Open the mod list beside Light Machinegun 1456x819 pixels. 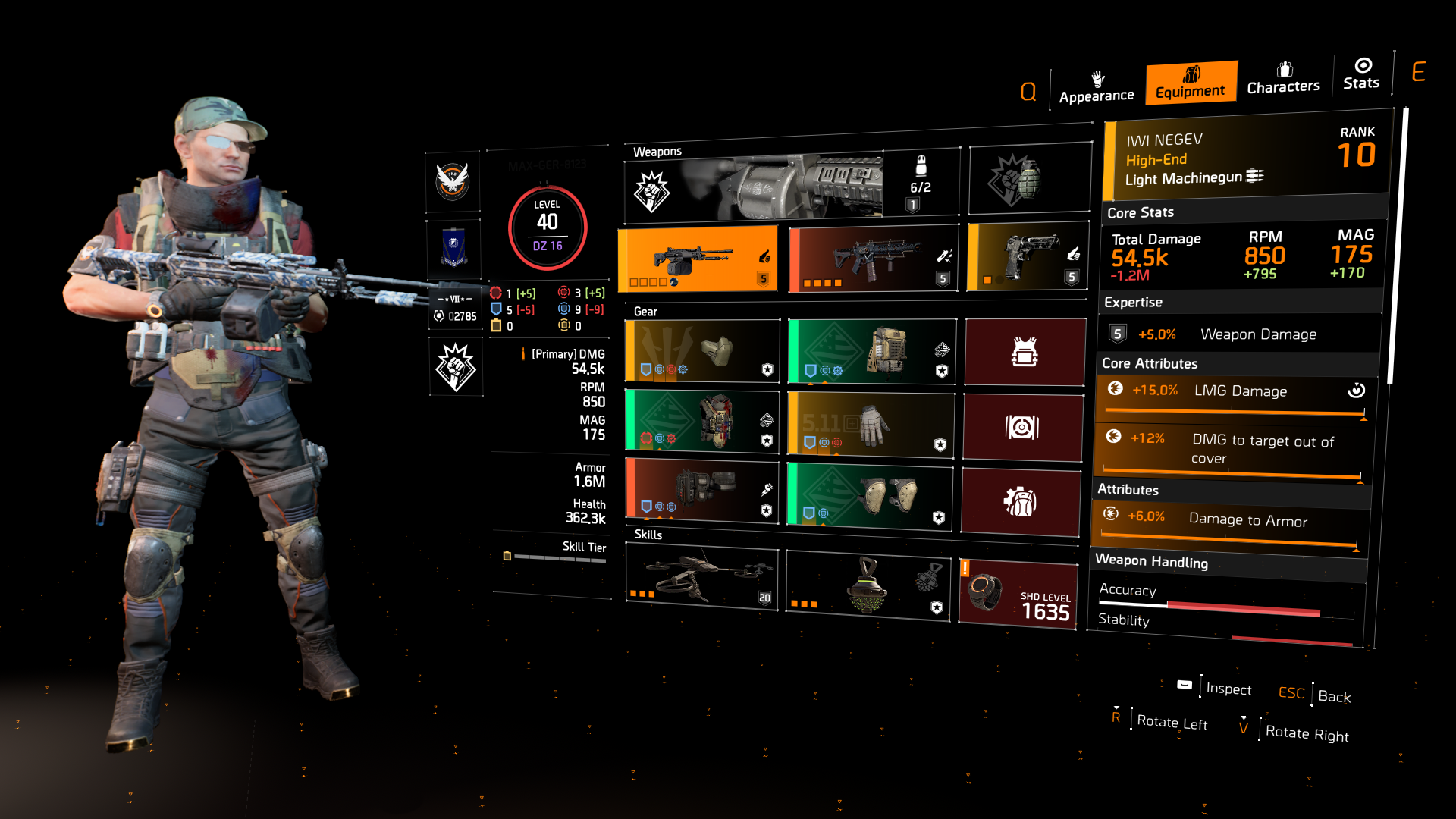pos(1257,175)
